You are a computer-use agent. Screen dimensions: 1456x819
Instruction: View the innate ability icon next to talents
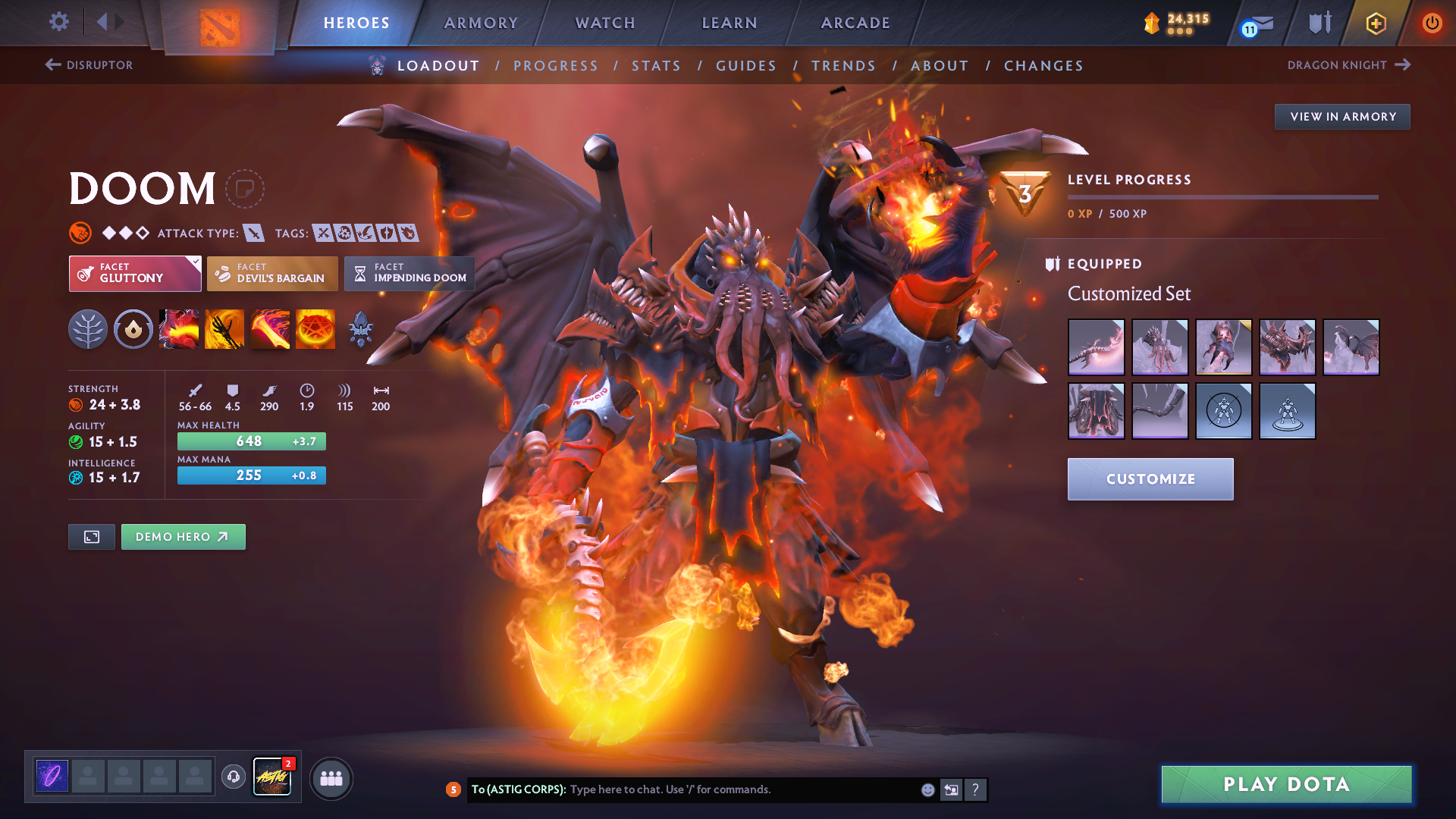(x=133, y=329)
